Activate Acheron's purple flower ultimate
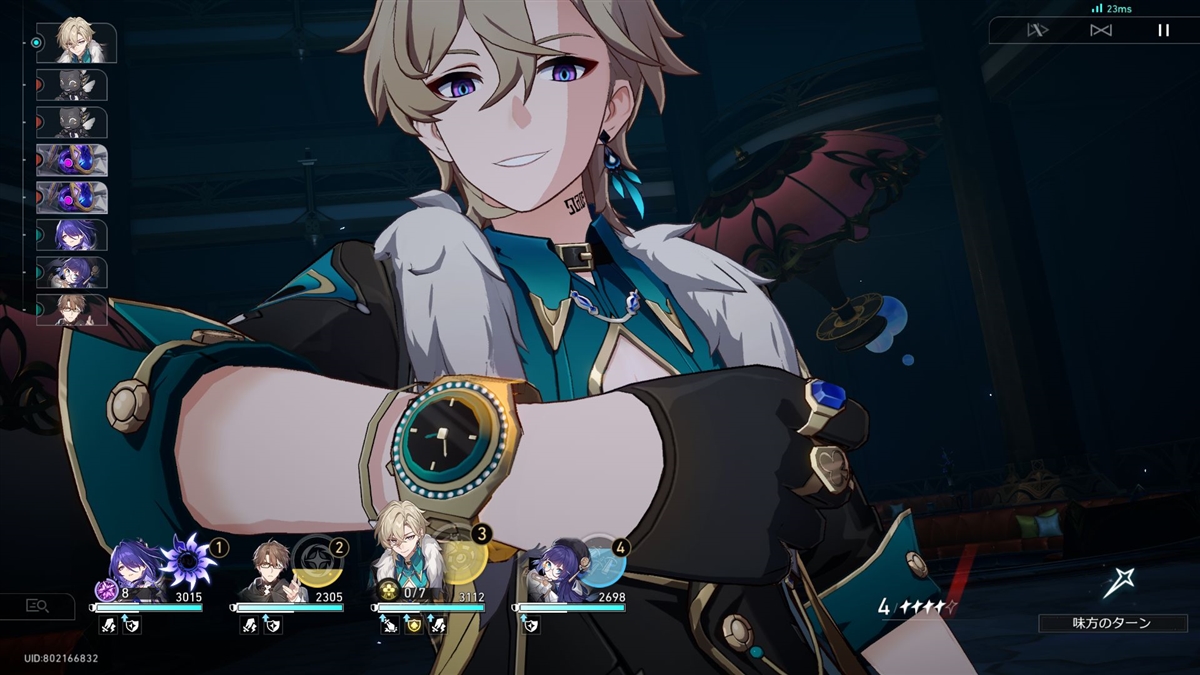Image resolution: width=1200 pixels, height=675 pixels. click(x=188, y=559)
